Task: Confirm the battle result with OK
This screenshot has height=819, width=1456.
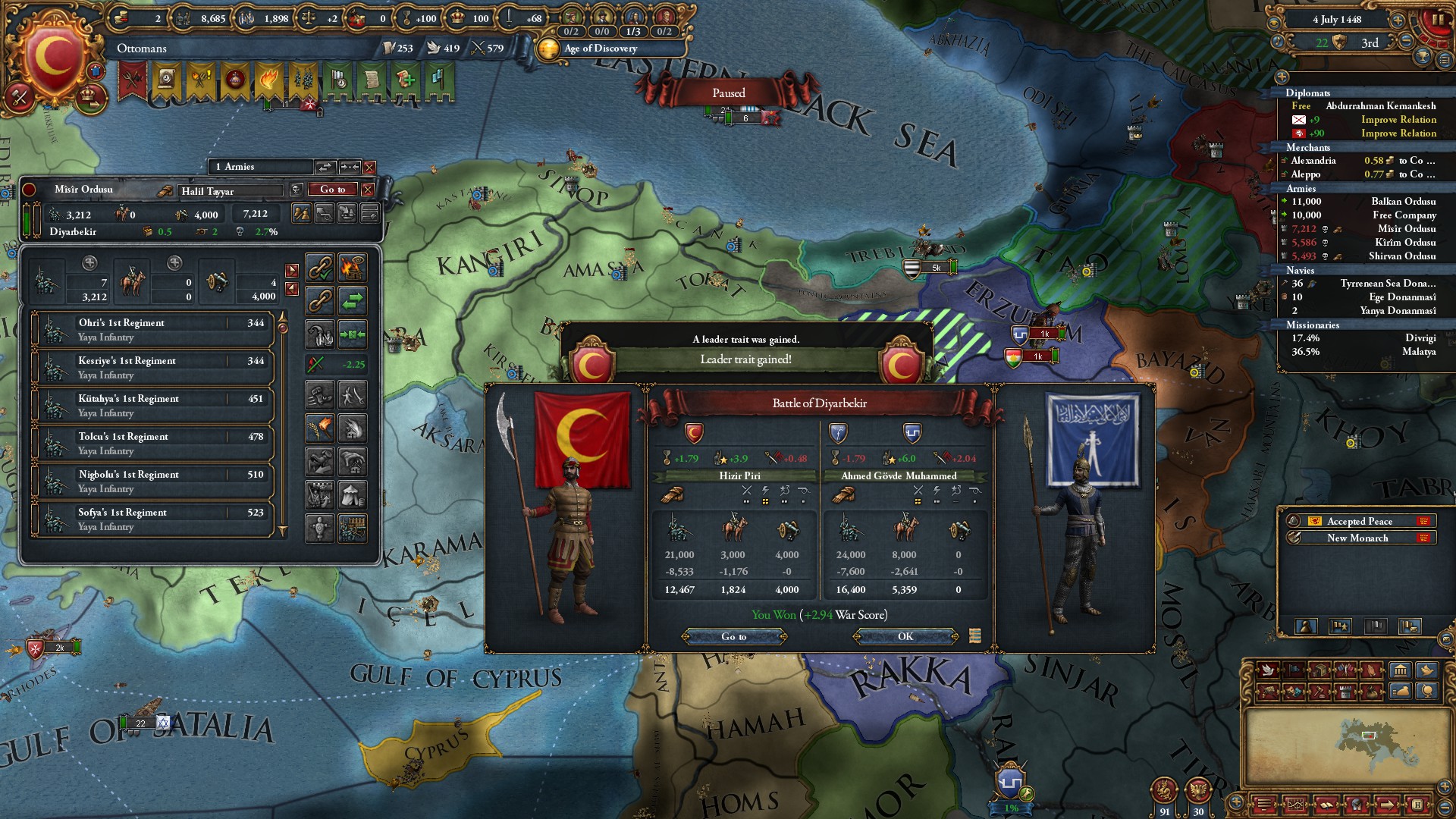Action: coord(905,636)
